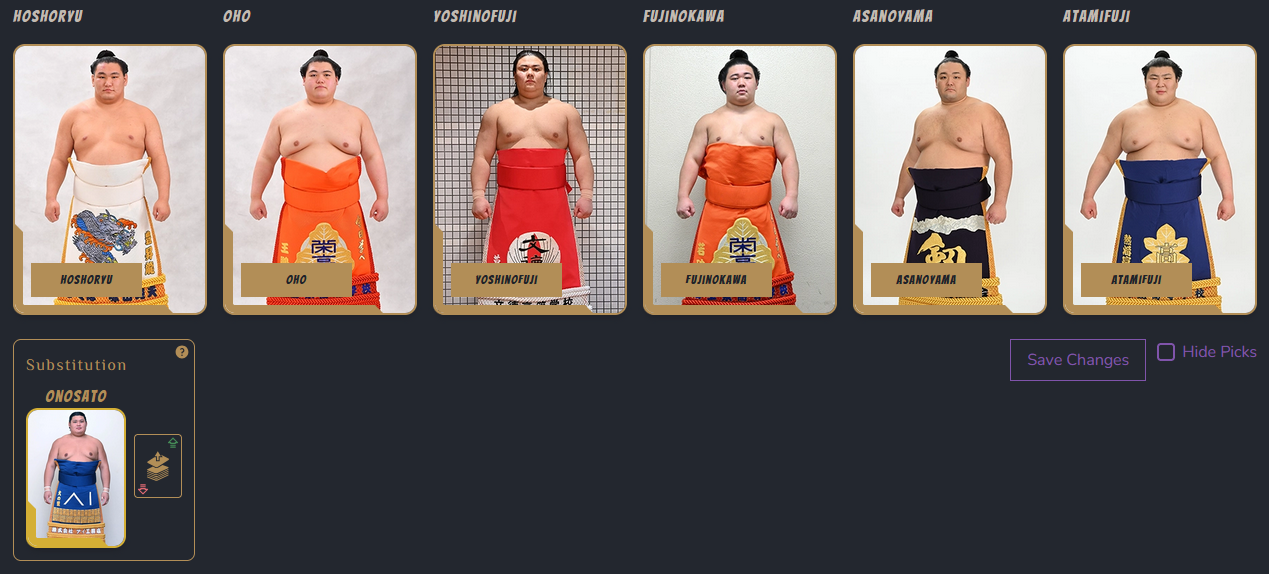Choose the Asanoyama wrestler card
1269x574 pixels.
pos(950,179)
